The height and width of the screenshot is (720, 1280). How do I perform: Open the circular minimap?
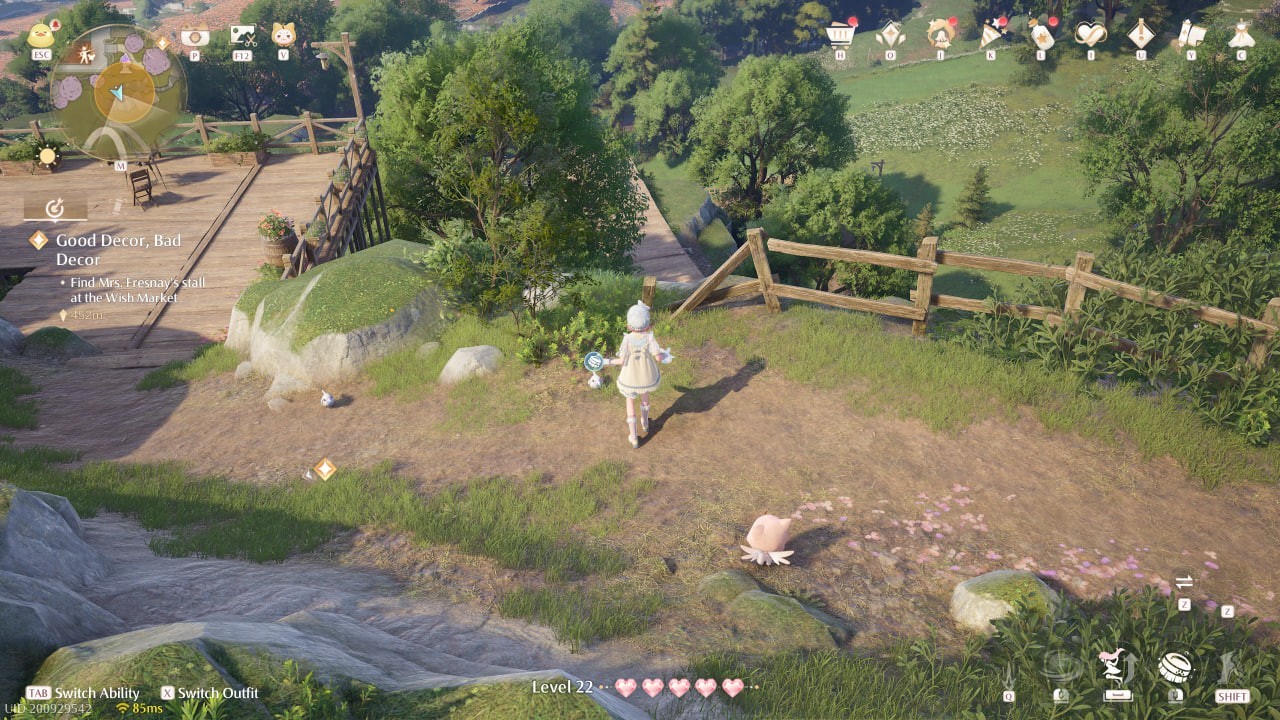tap(118, 92)
